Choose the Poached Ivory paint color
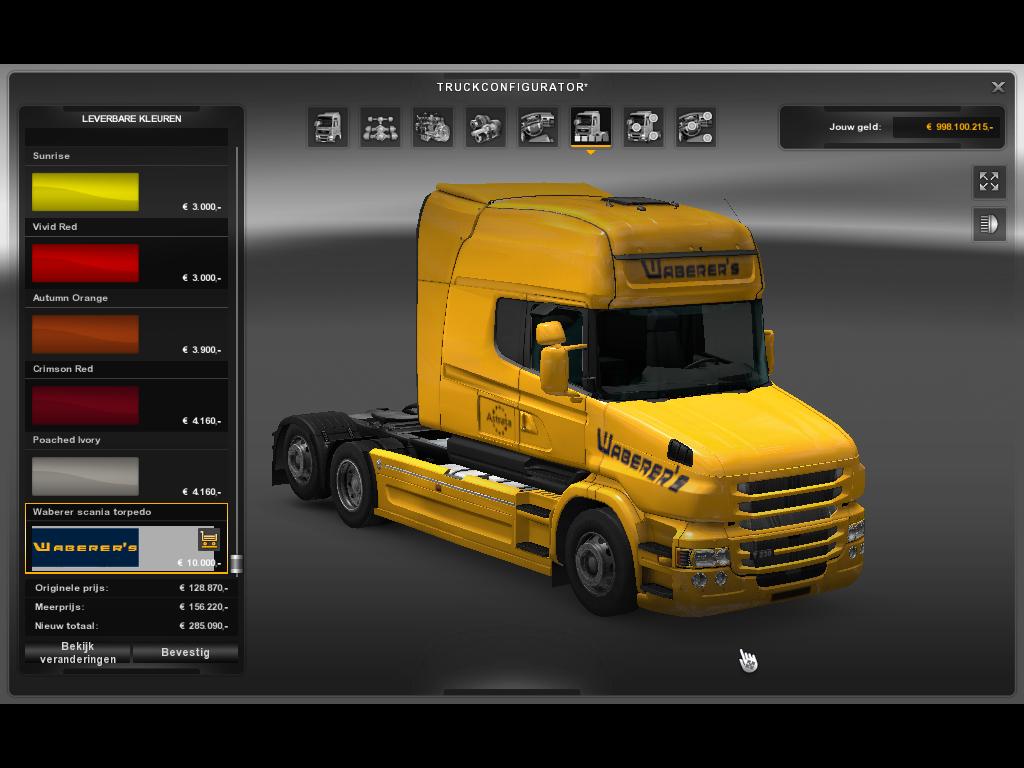The width and height of the screenshot is (1024, 768). coord(85,476)
